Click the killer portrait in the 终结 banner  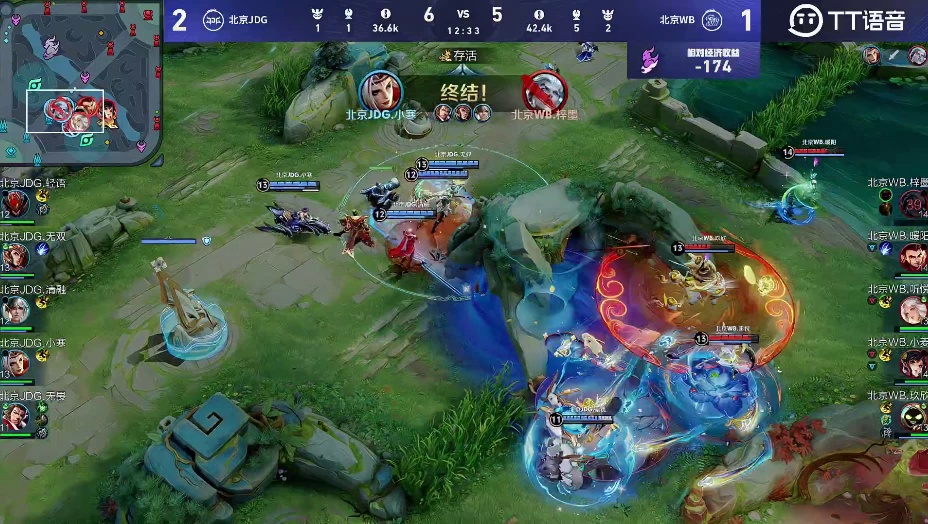click(x=380, y=91)
